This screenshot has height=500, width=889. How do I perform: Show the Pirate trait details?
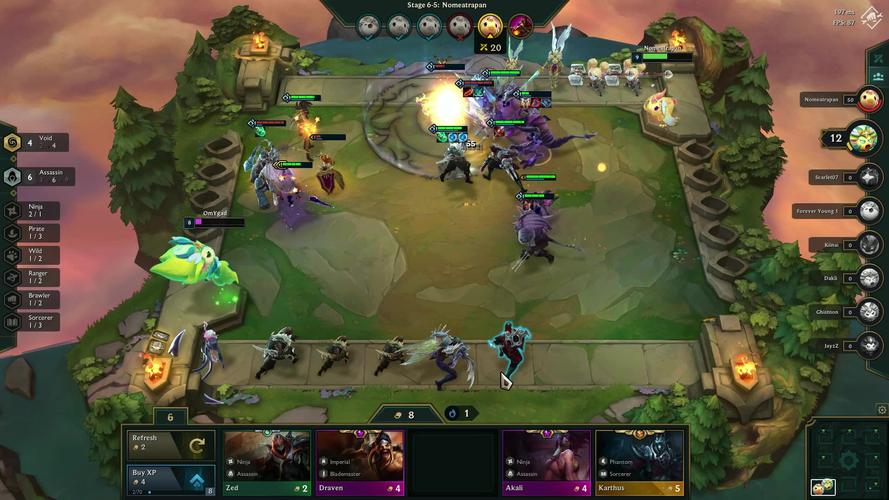click(32, 232)
